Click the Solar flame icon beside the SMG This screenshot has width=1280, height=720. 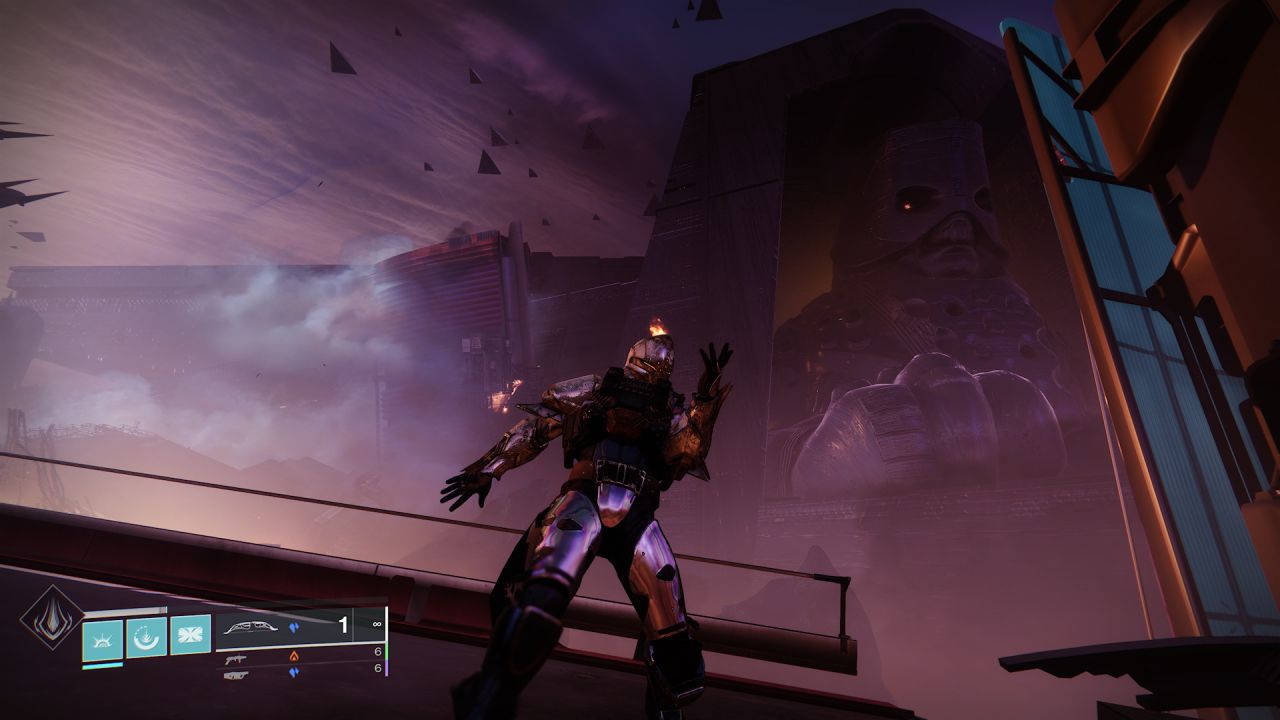click(294, 656)
